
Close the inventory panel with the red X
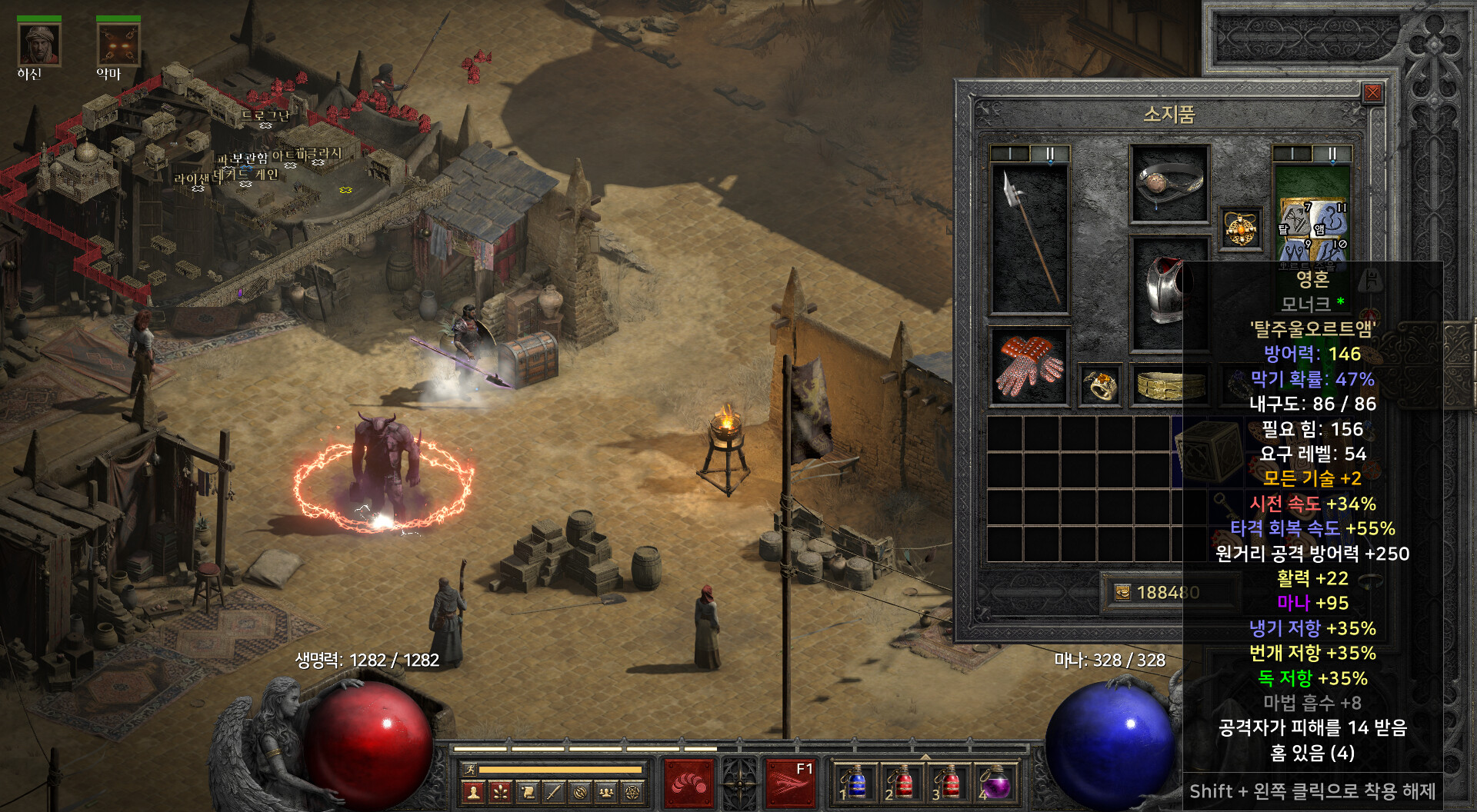tap(1372, 94)
